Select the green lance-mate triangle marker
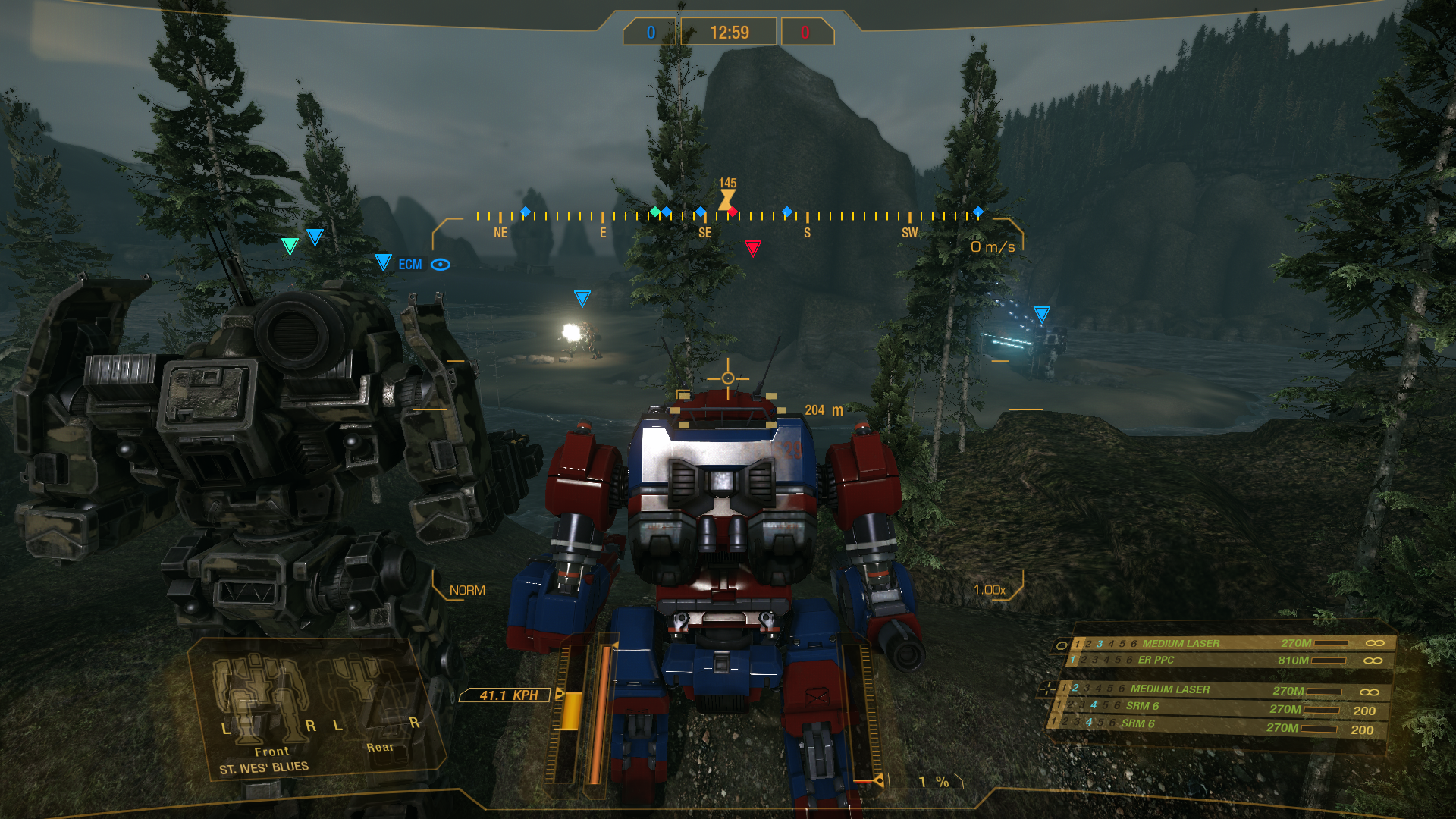 (290, 246)
